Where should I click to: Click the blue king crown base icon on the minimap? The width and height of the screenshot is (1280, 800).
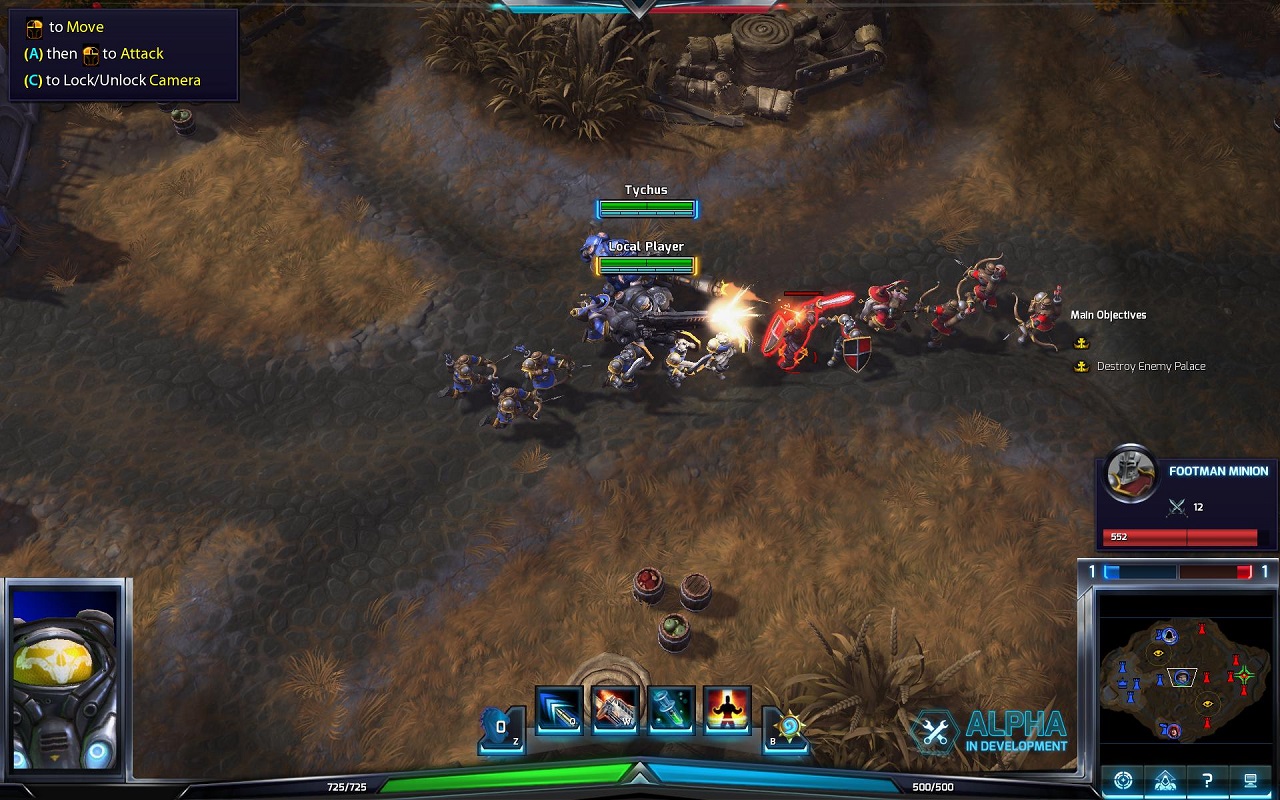tap(1121, 684)
